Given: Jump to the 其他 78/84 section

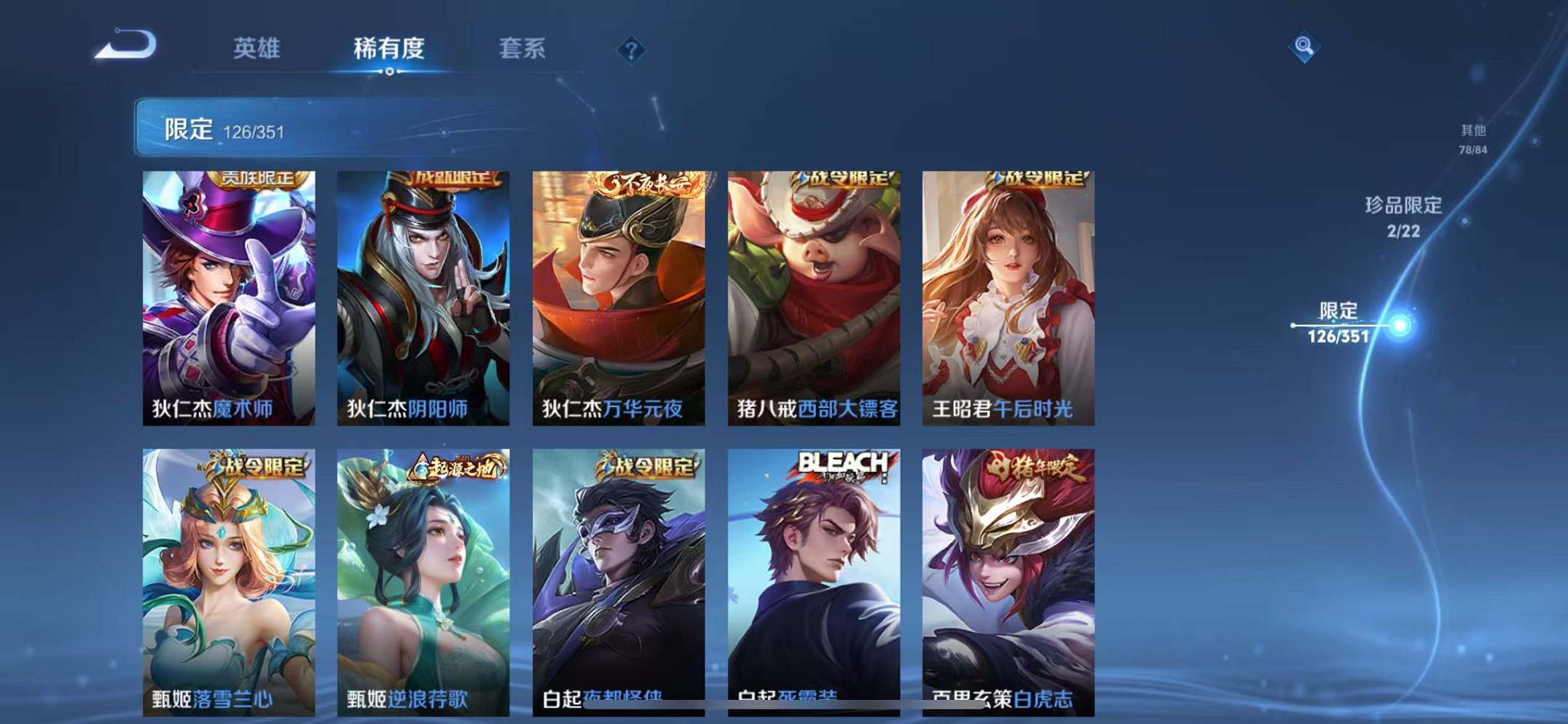Looking at the screenshot, I should [x=1472, y=137].
